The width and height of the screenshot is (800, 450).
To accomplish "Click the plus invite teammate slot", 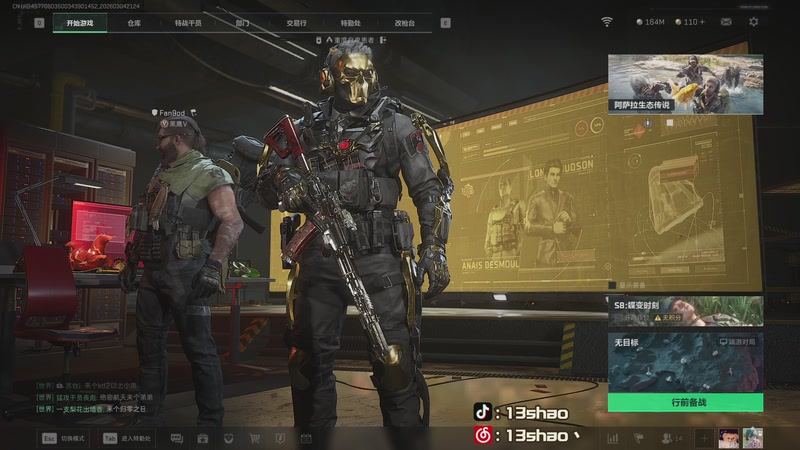I will click(x=703, y=438).
